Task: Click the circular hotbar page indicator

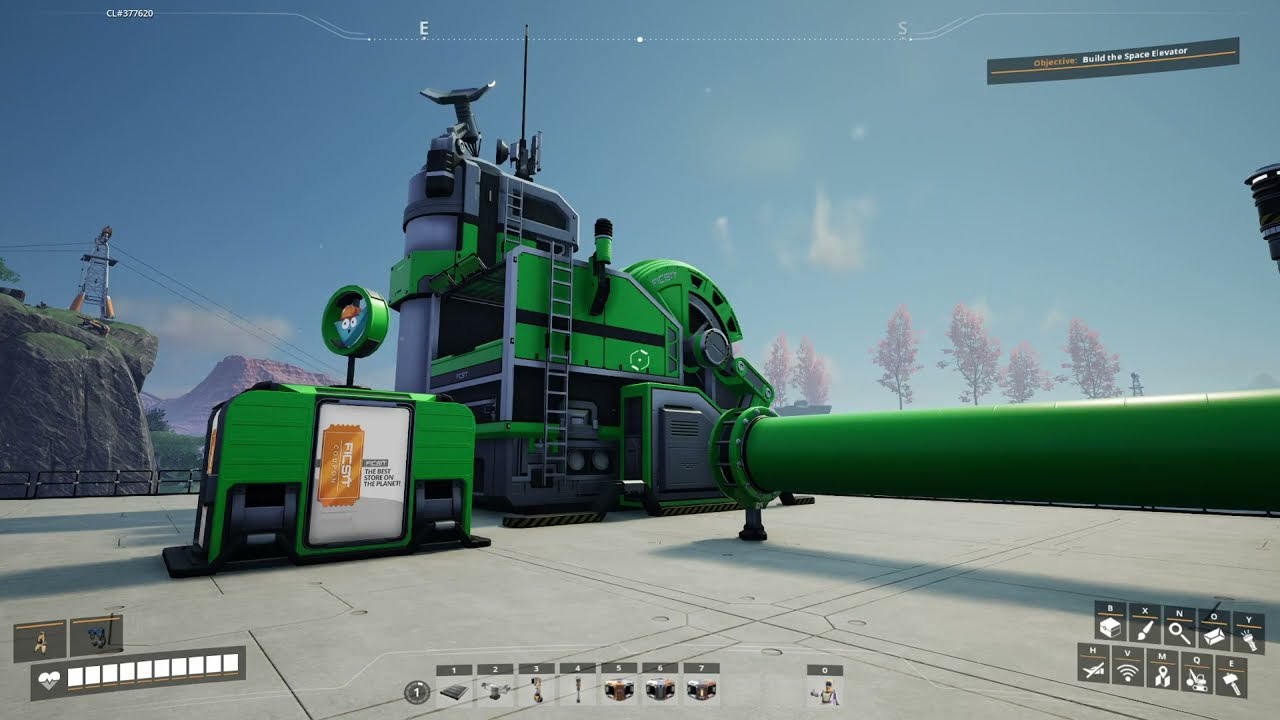Action: pyautogui.click(x=417, y=691)
